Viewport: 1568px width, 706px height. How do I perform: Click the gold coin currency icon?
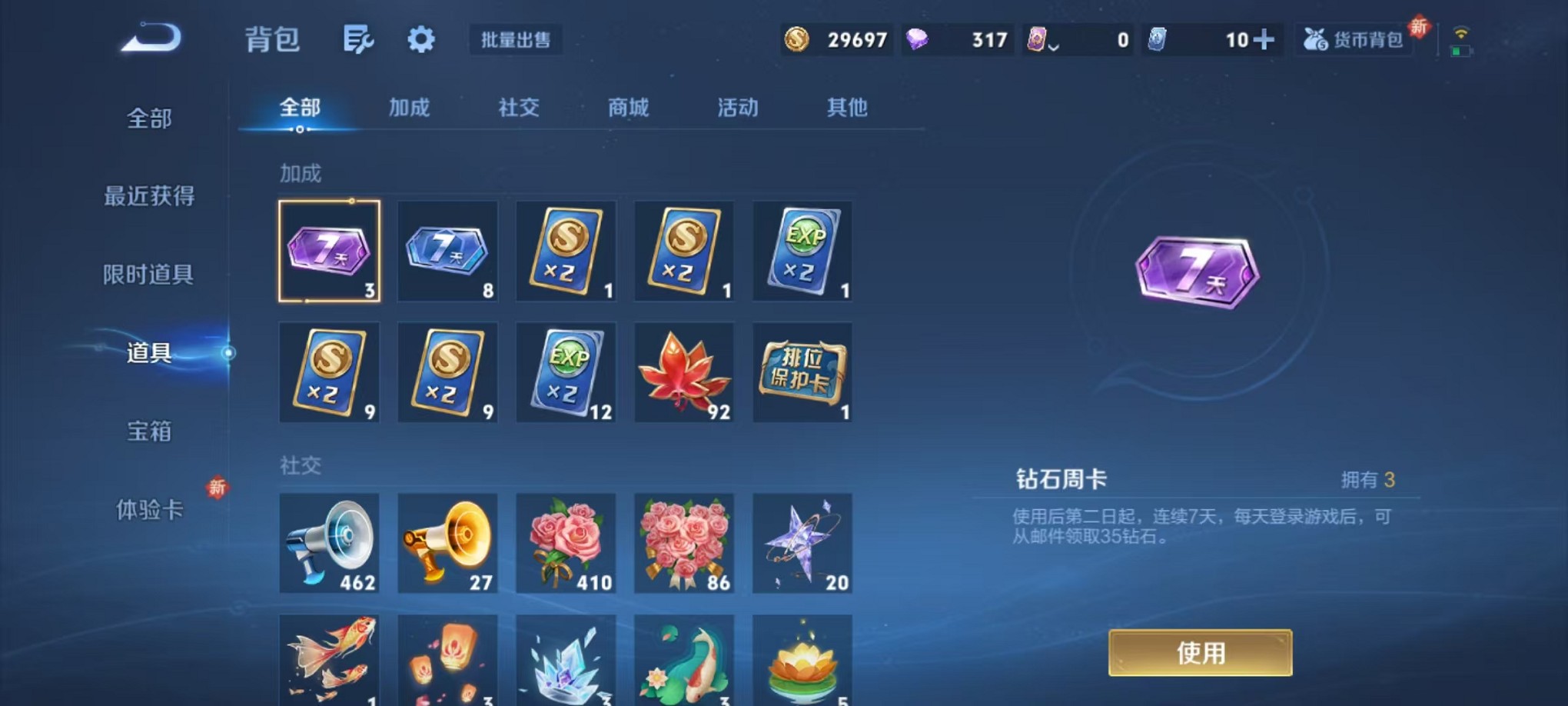pos(799,39)
